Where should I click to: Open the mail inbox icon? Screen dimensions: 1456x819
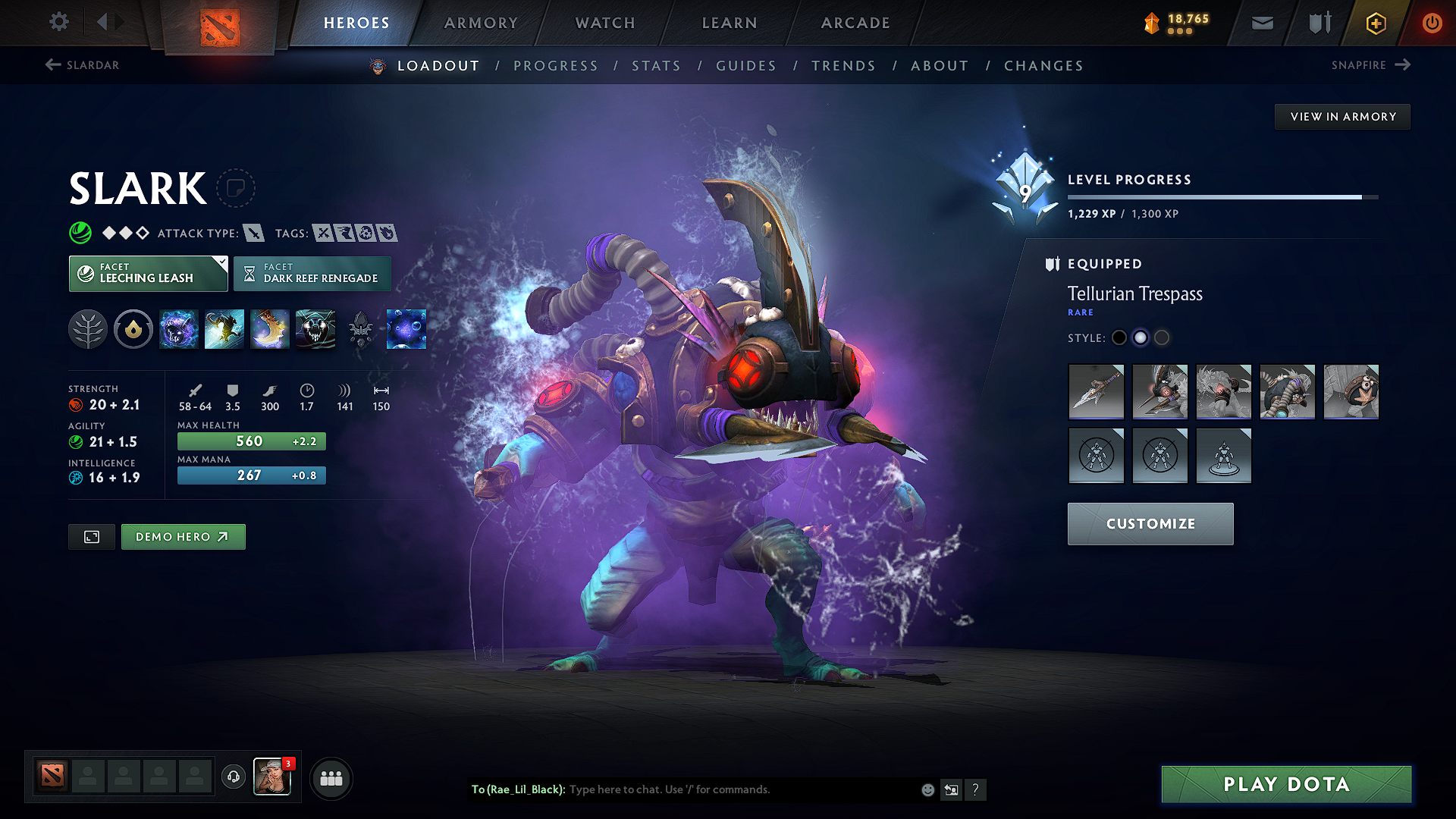pyautogui.click(x=1262, y=23)
